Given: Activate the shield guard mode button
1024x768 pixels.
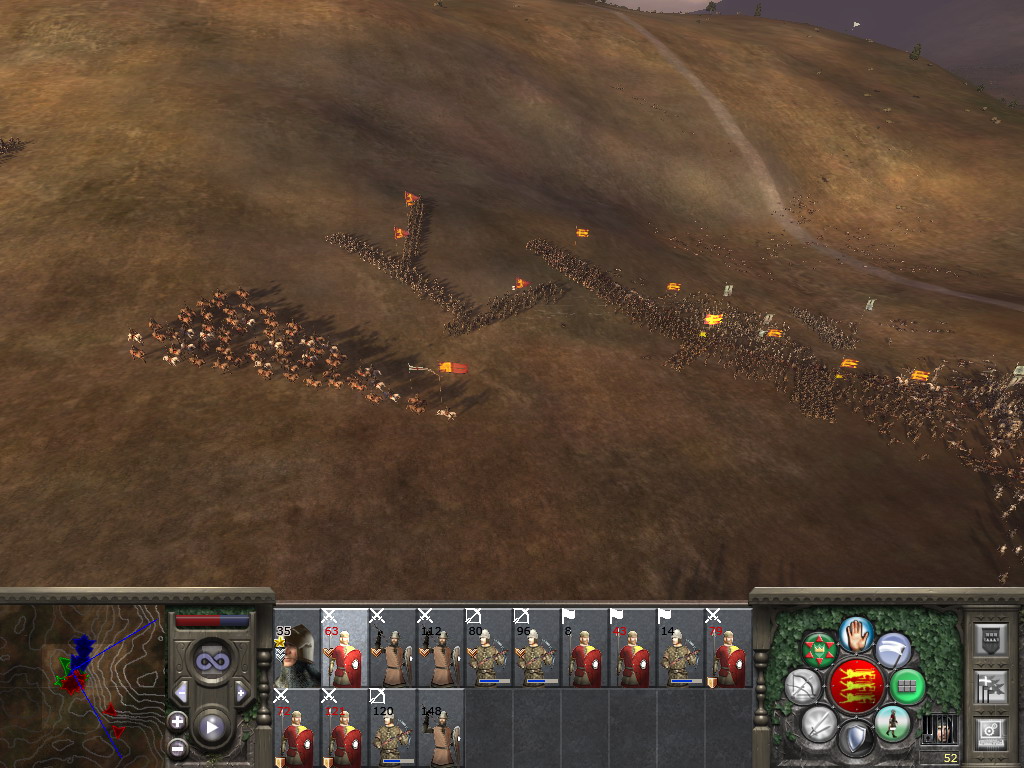Looking at the screenshot, I should coord(855,739).
